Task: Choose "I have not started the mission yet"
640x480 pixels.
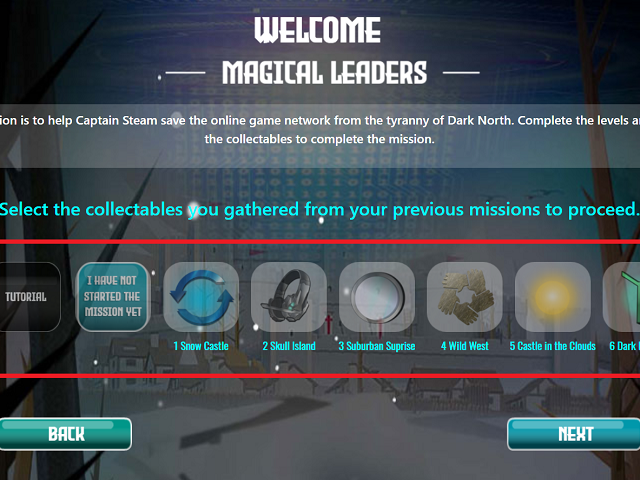Action: pyautogui.click(x=113, y=297)
